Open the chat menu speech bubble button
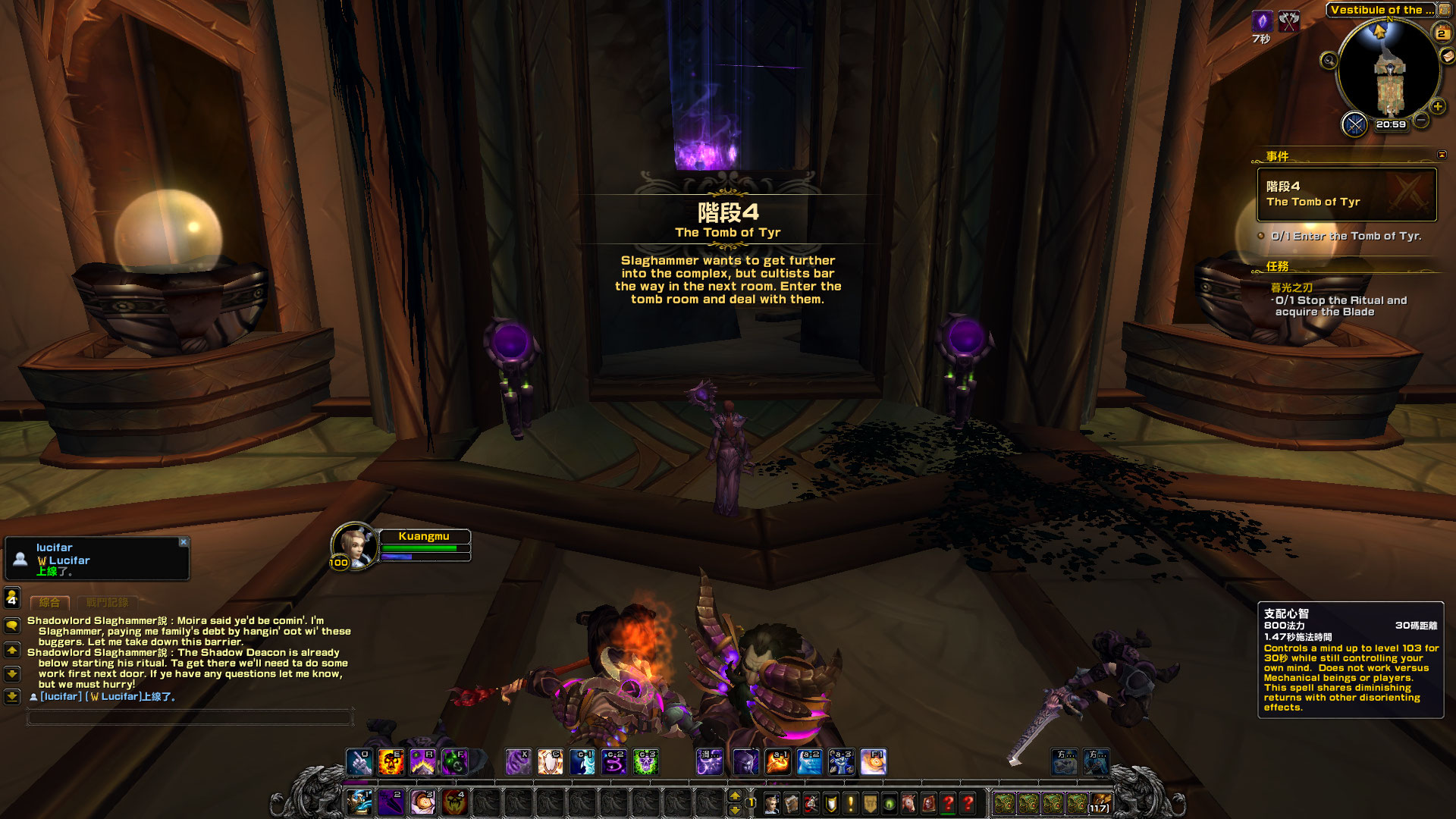Screen dimensions: 1456x819 coord(12,626)
